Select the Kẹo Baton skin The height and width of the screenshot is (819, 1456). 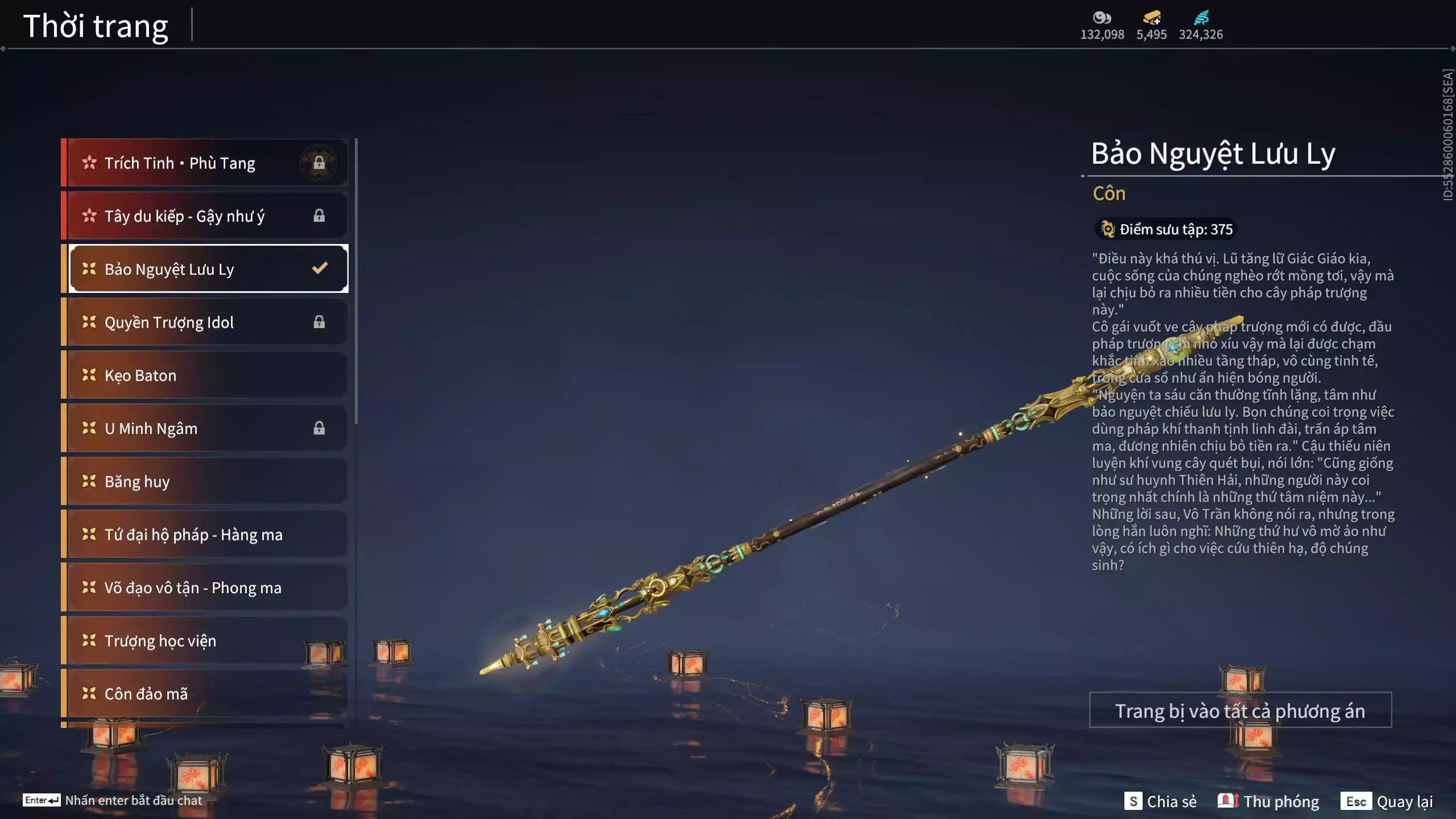click(x=205, y=375)
